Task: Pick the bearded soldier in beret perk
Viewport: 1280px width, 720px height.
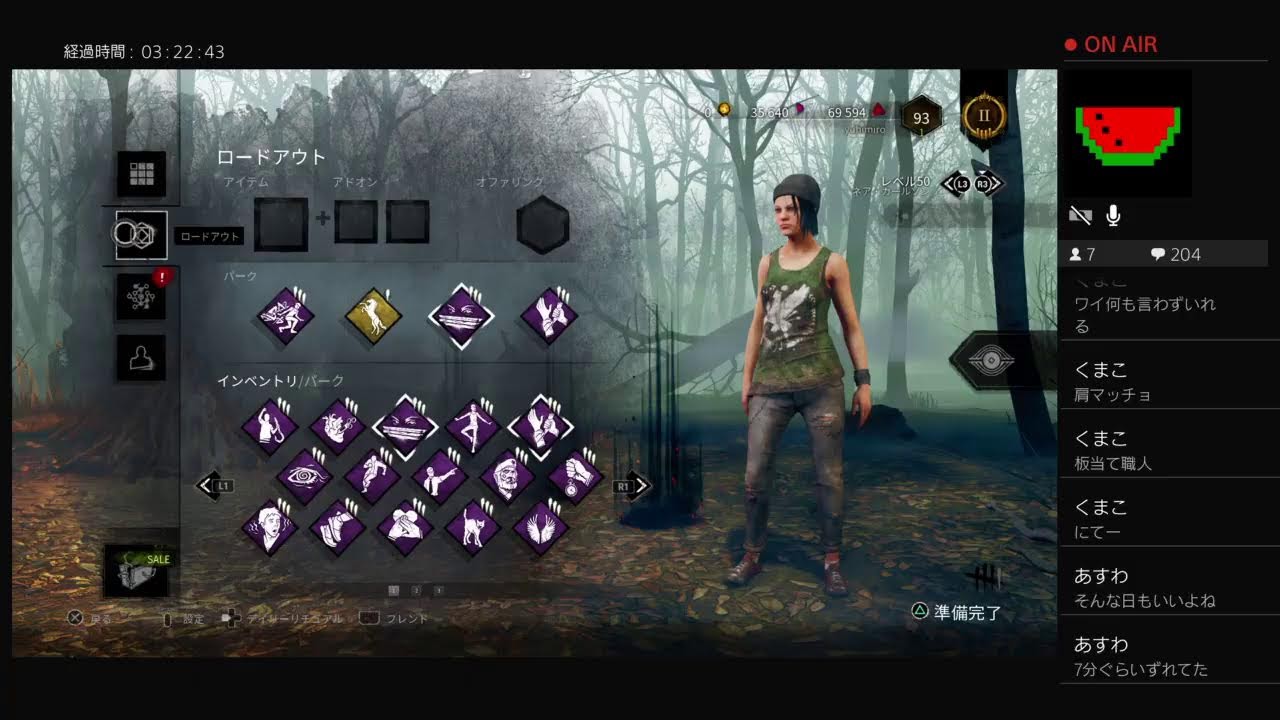Action: pyautogui.click(x=507, y=477)
